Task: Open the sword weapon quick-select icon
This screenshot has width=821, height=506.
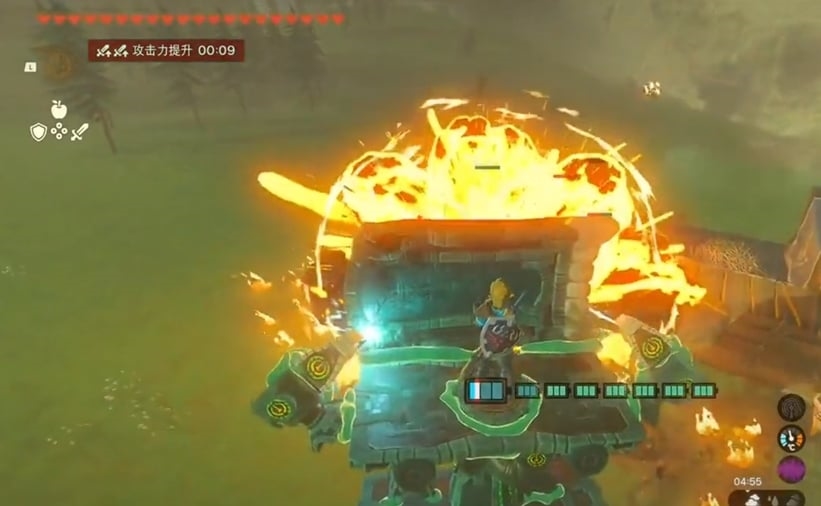Action: [x=80, y=131]
